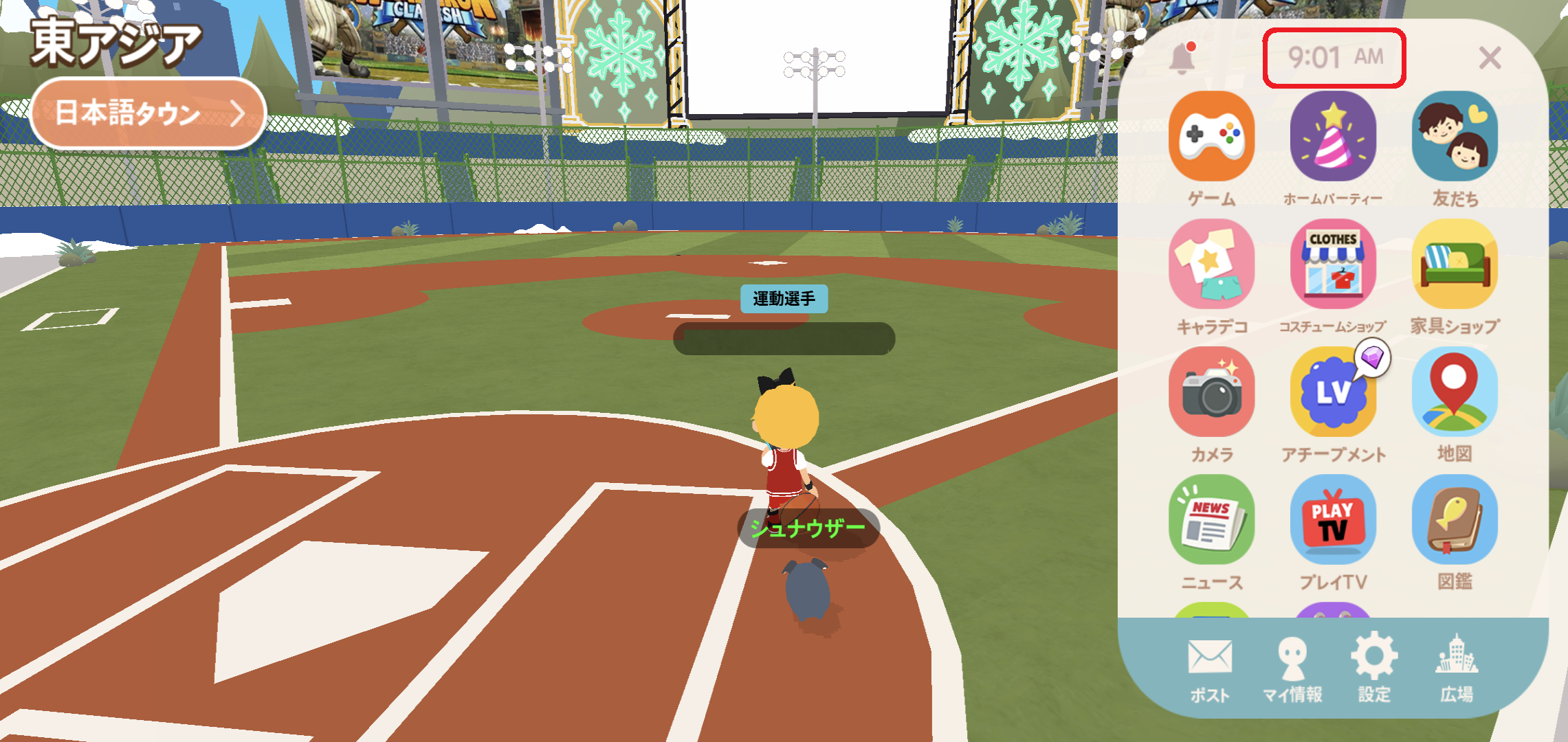
Task: Open the アチーブメント LV app
Action: tap(1333, 392)
